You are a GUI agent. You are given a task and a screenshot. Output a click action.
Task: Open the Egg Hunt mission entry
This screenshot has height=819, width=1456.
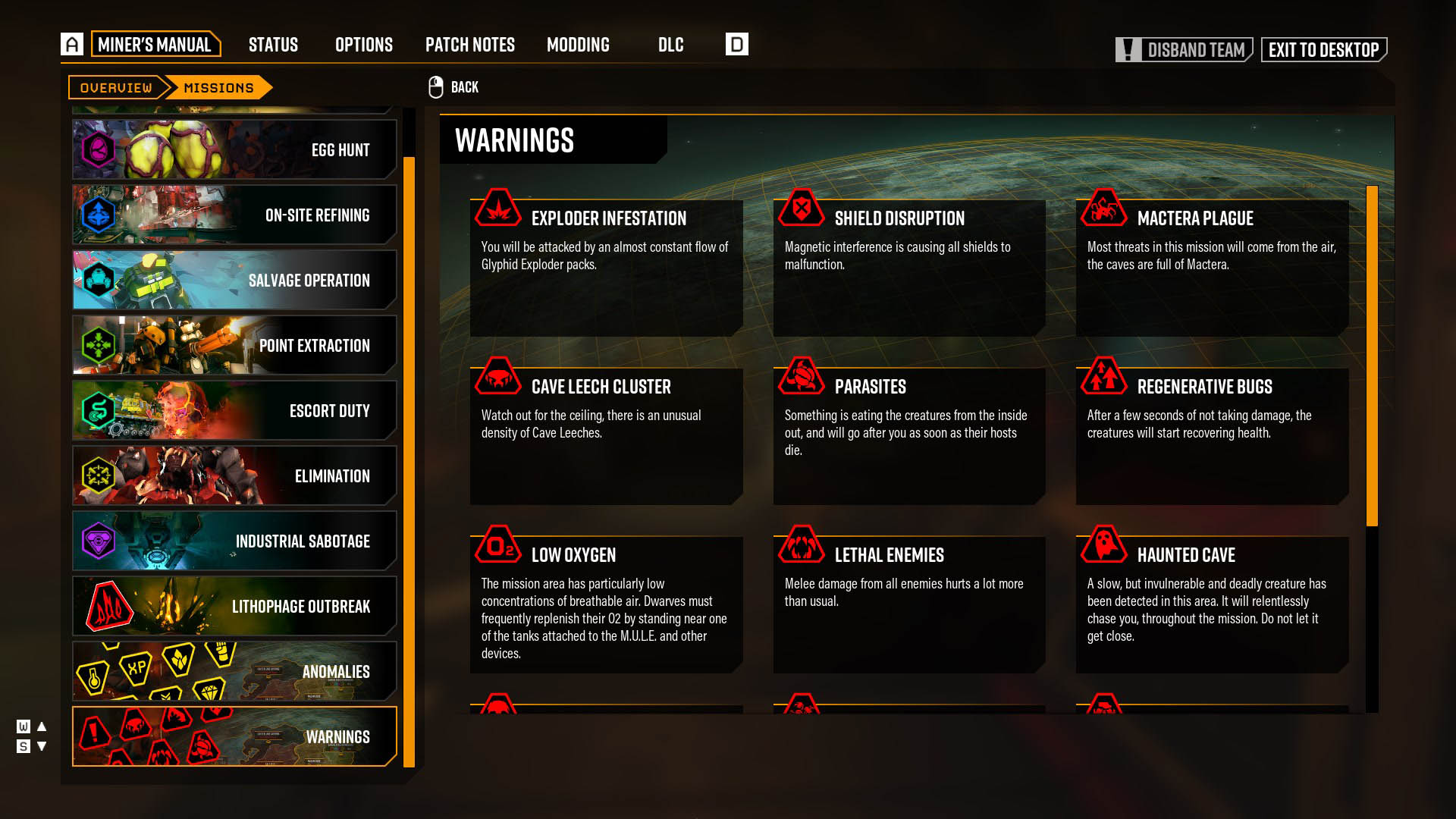234,149
